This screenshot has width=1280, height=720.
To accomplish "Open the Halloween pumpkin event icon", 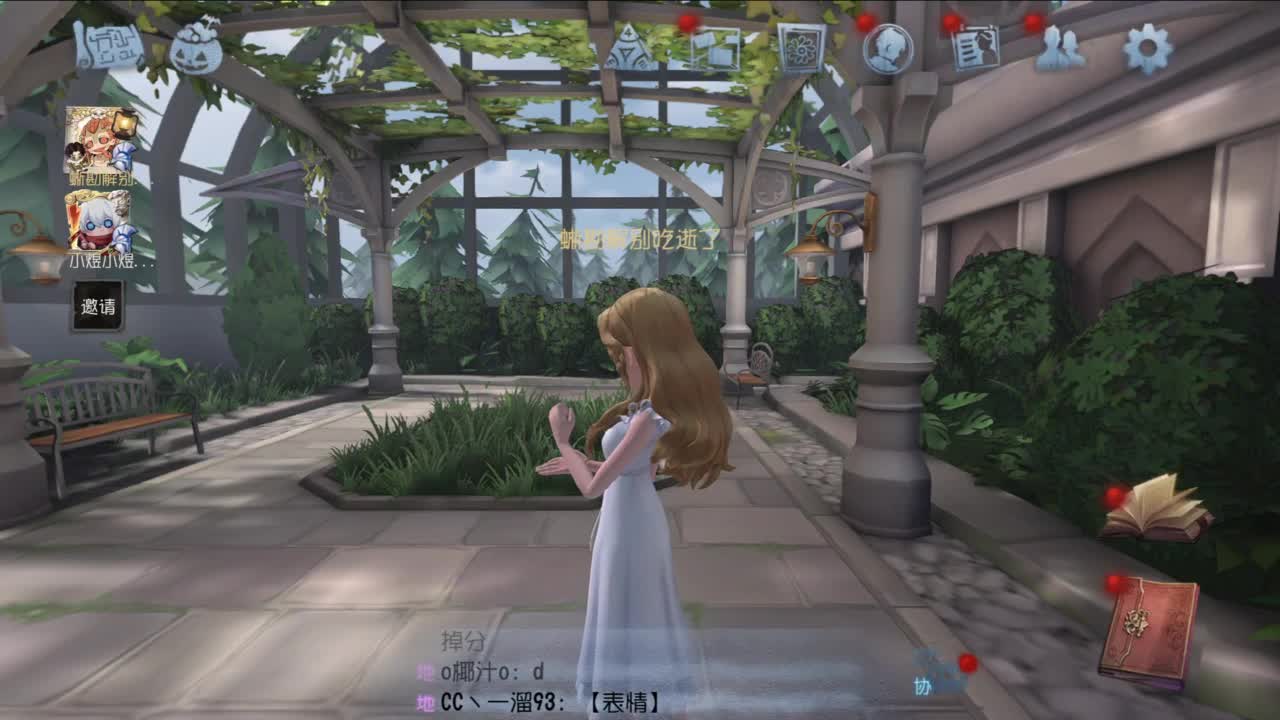I will pos(196,42).
